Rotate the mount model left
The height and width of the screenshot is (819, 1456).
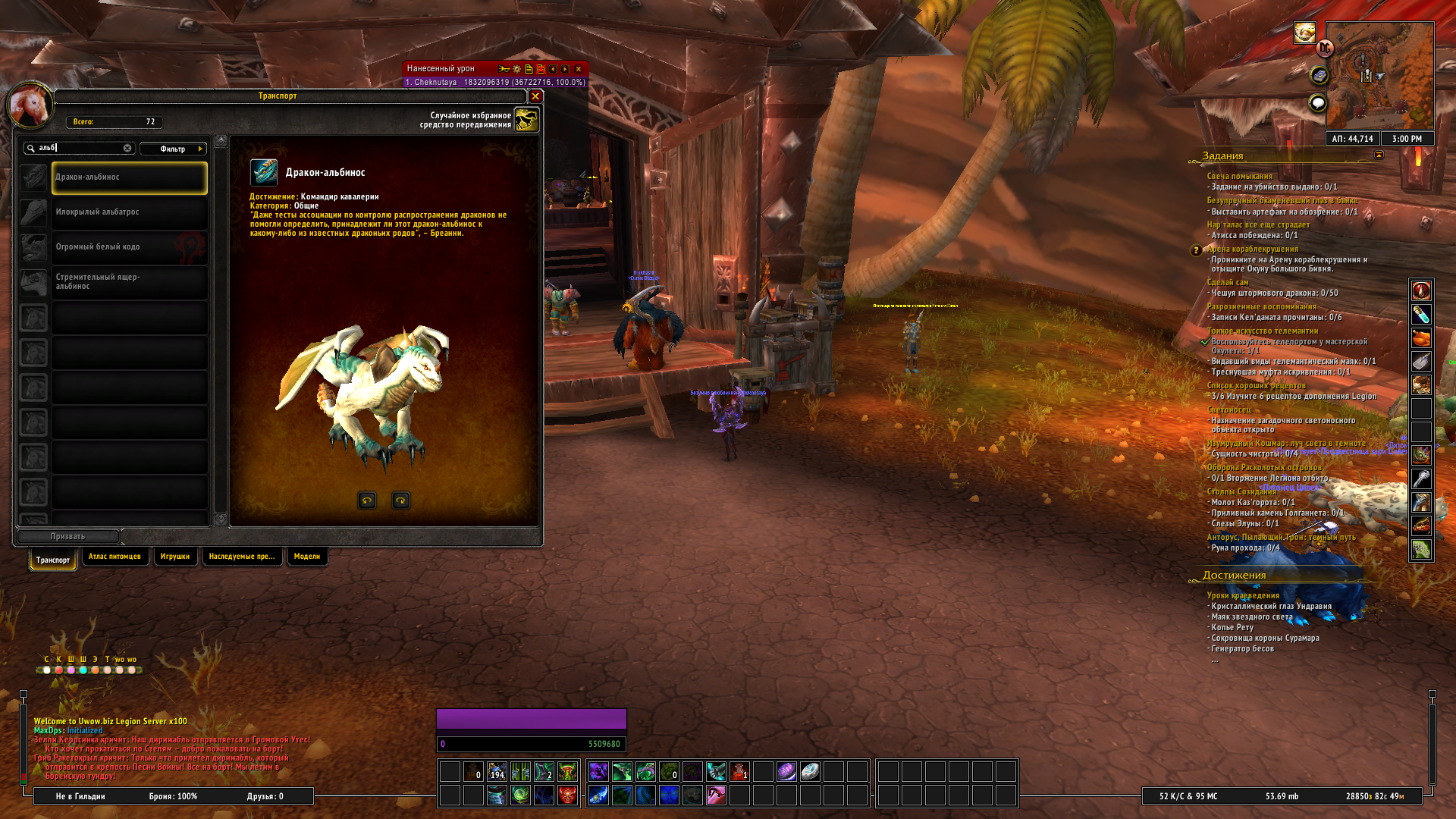(x=367, y=500)
